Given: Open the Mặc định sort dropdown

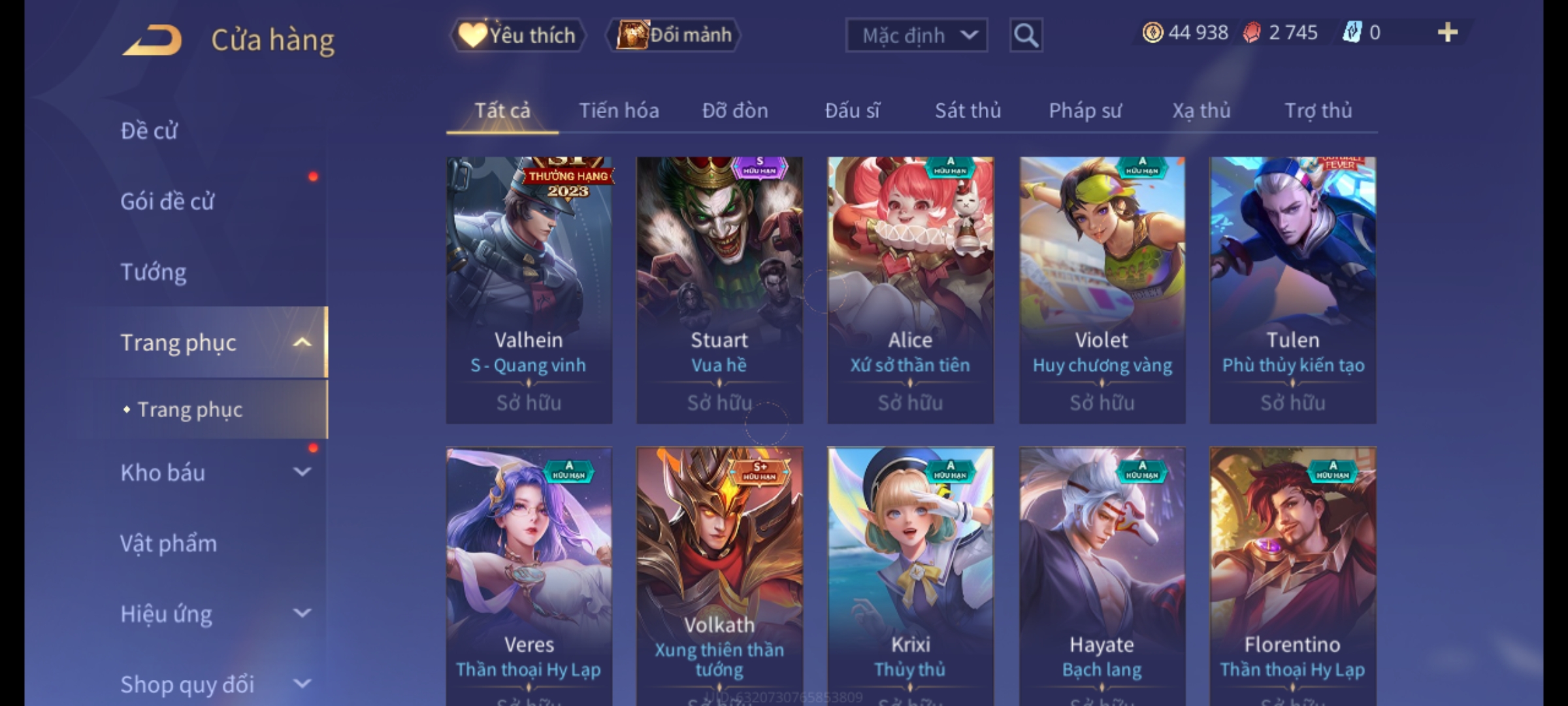Looking at the screenshot, I should (916, 35).
